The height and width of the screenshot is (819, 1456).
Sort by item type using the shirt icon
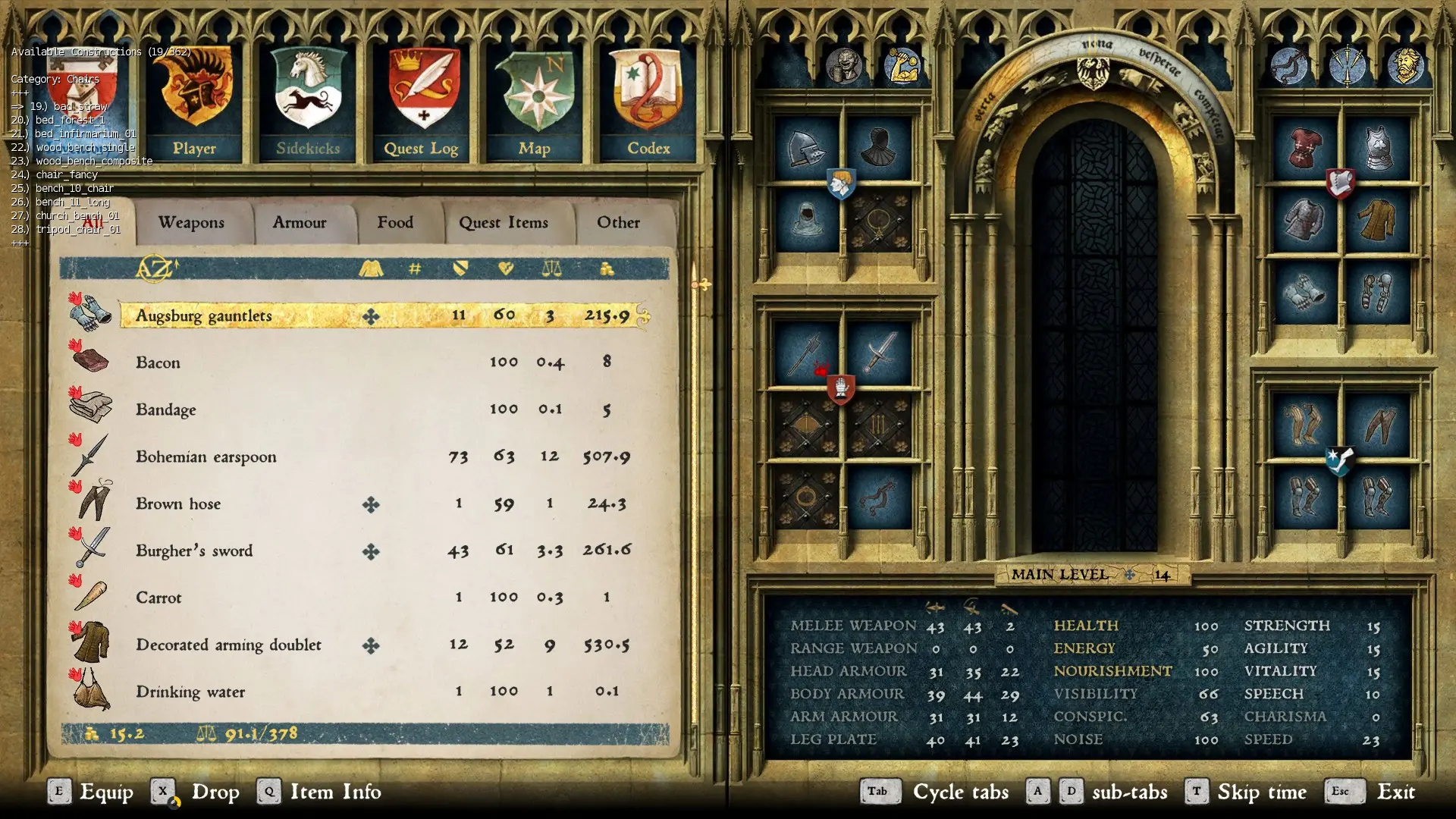click(x=372, y=267)
